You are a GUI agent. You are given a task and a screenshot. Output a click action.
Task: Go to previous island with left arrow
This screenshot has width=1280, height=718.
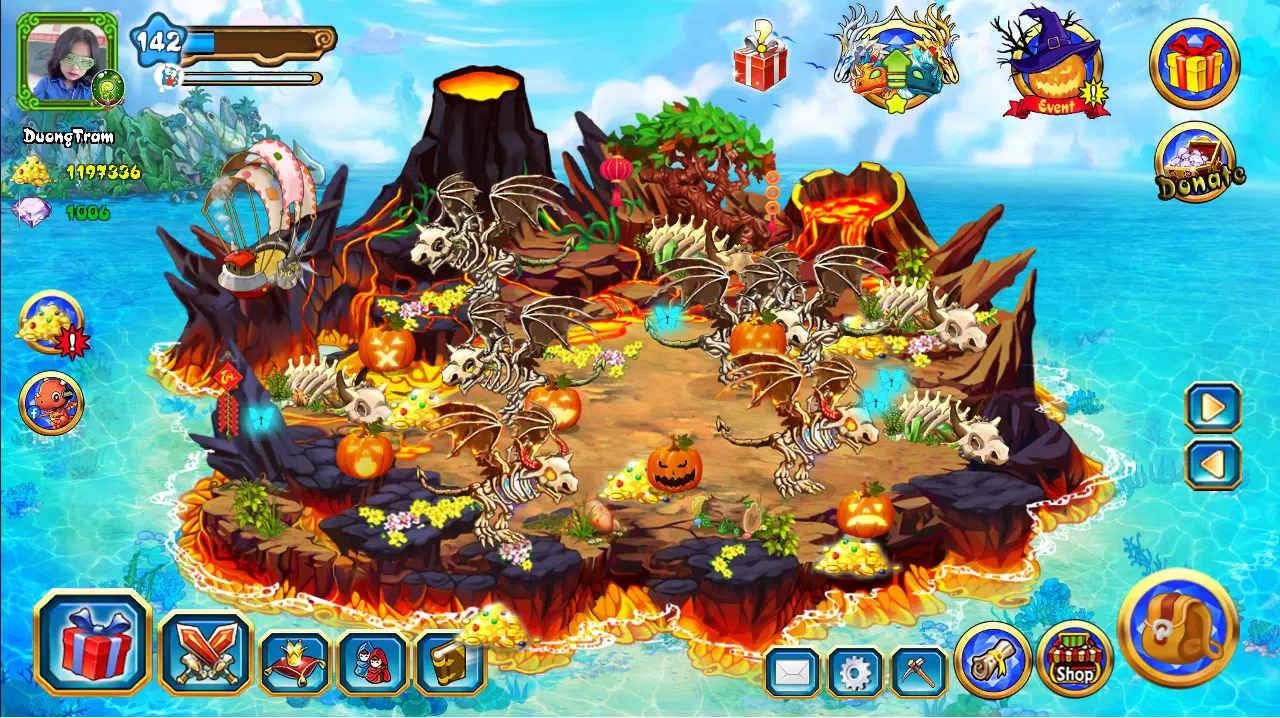click(1213, 464)
